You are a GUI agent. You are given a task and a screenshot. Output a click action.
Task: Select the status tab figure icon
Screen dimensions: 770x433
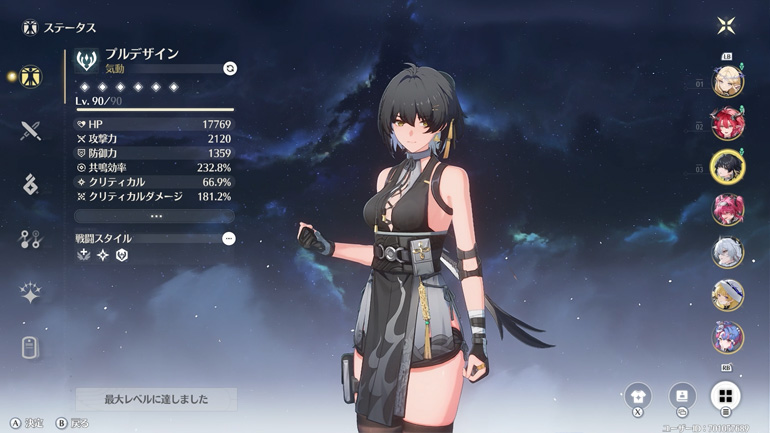click(31, 77)
